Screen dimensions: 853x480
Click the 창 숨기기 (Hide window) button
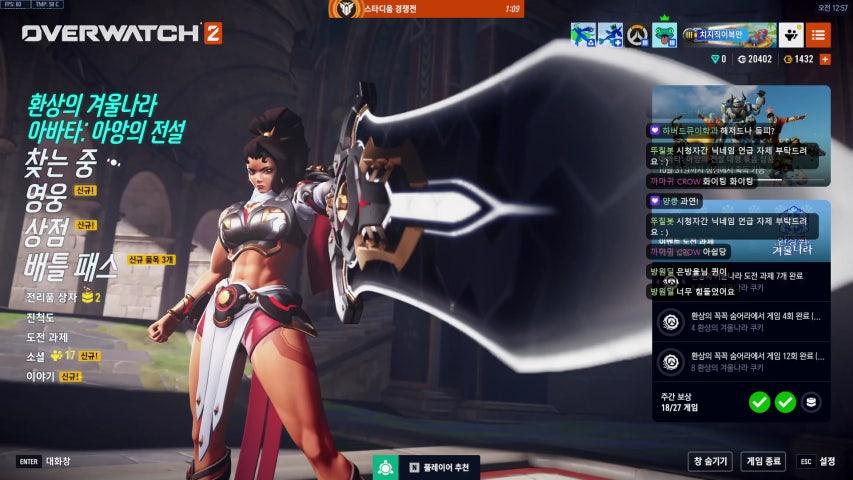[709, 462]
